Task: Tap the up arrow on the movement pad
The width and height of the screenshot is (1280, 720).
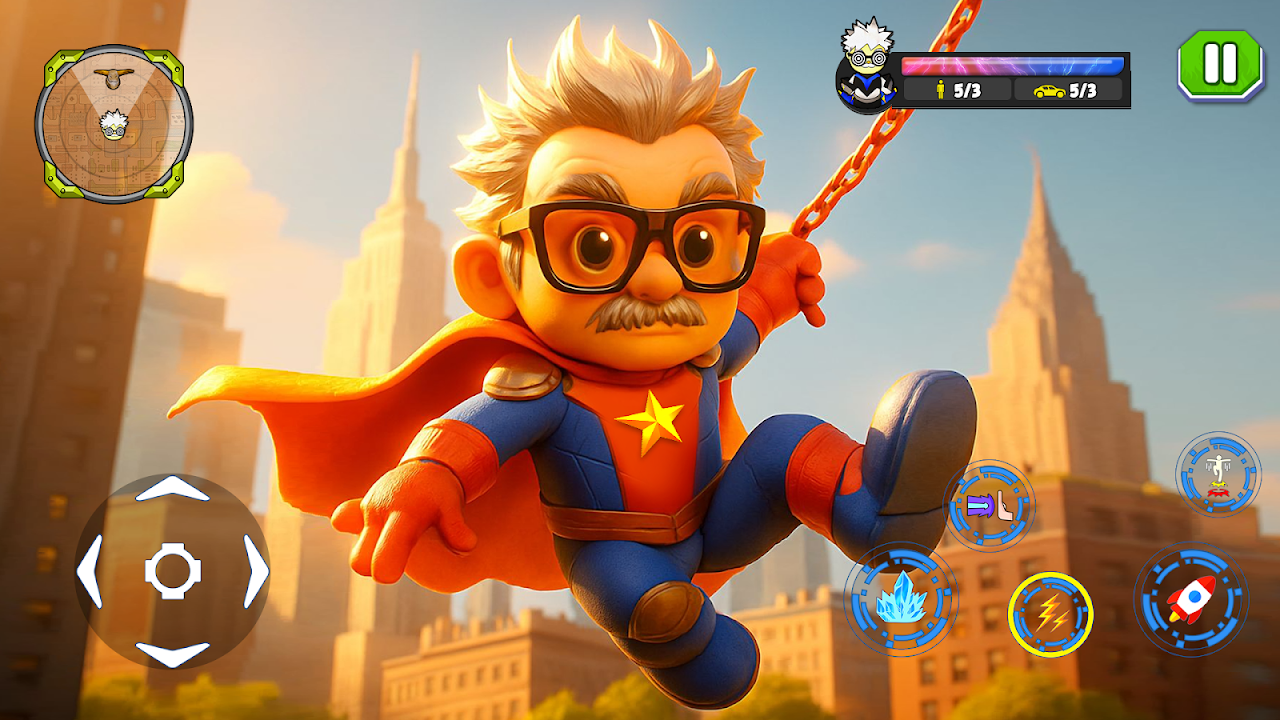Action: click(x=172, y=490)
